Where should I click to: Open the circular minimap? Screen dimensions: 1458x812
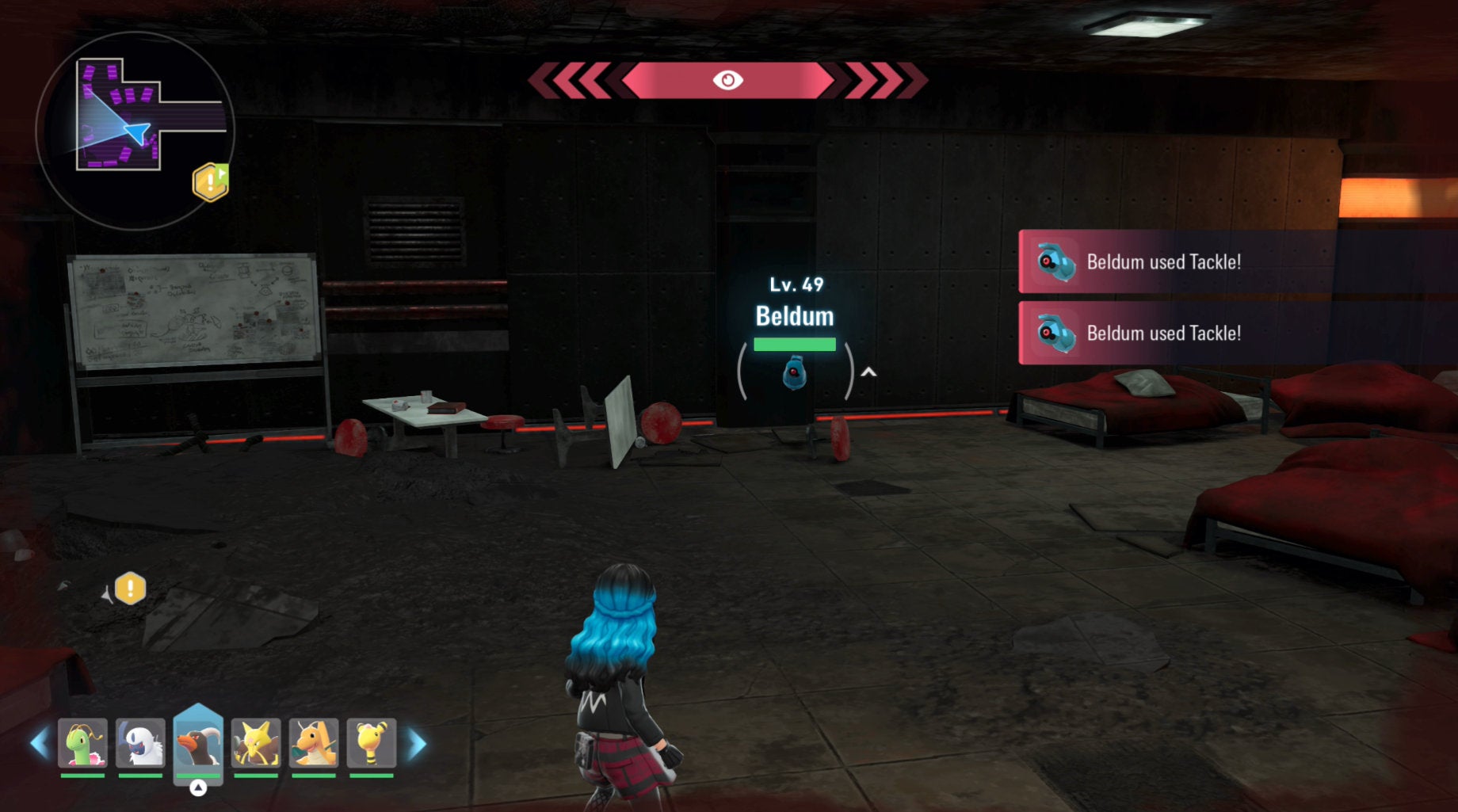click(x=135, y=131)
